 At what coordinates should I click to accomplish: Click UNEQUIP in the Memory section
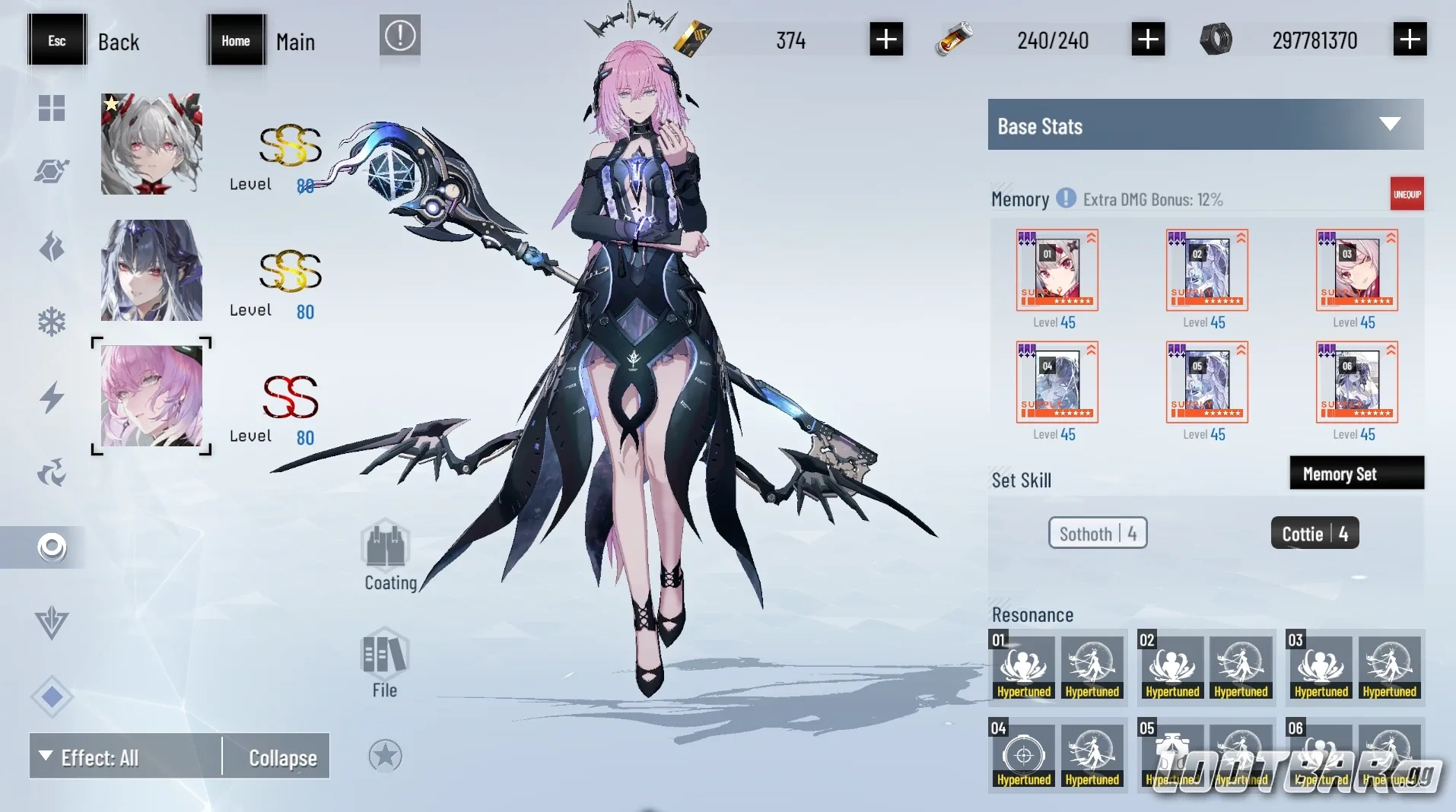[1407, 194]
